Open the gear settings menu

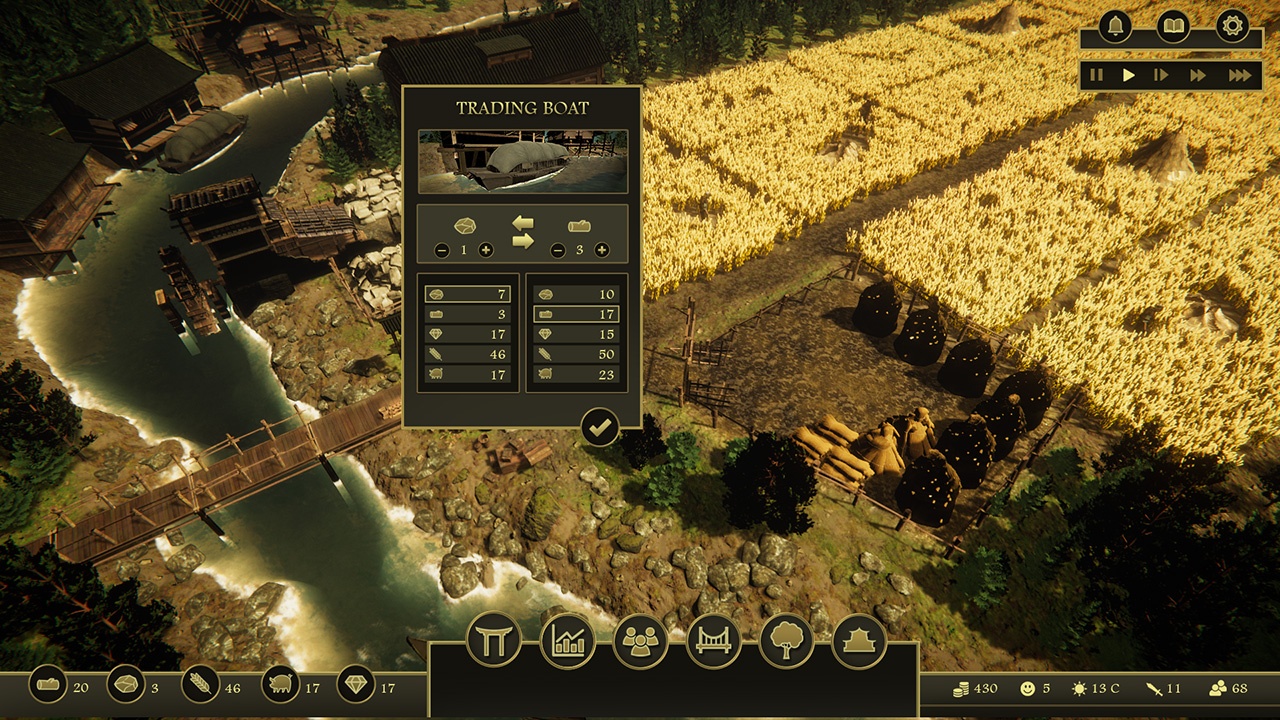pos(1232,26)
